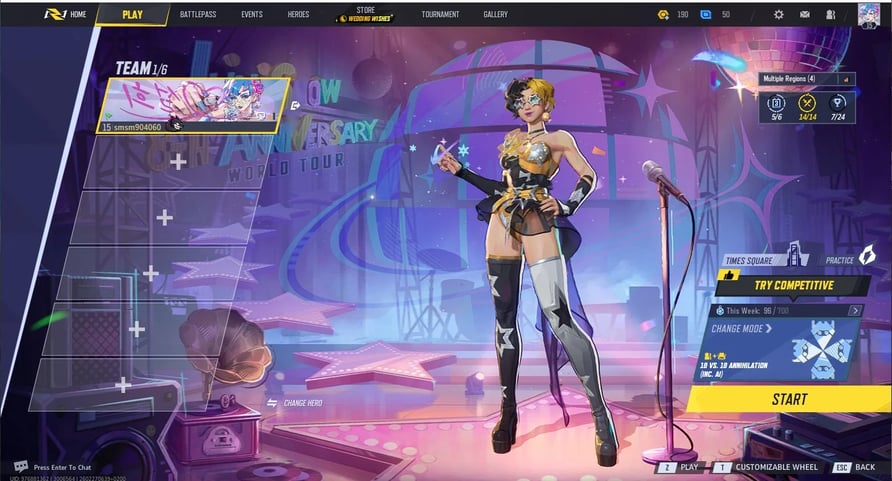
Task: Open Change Mode selection
Action: tap(743, 329)
